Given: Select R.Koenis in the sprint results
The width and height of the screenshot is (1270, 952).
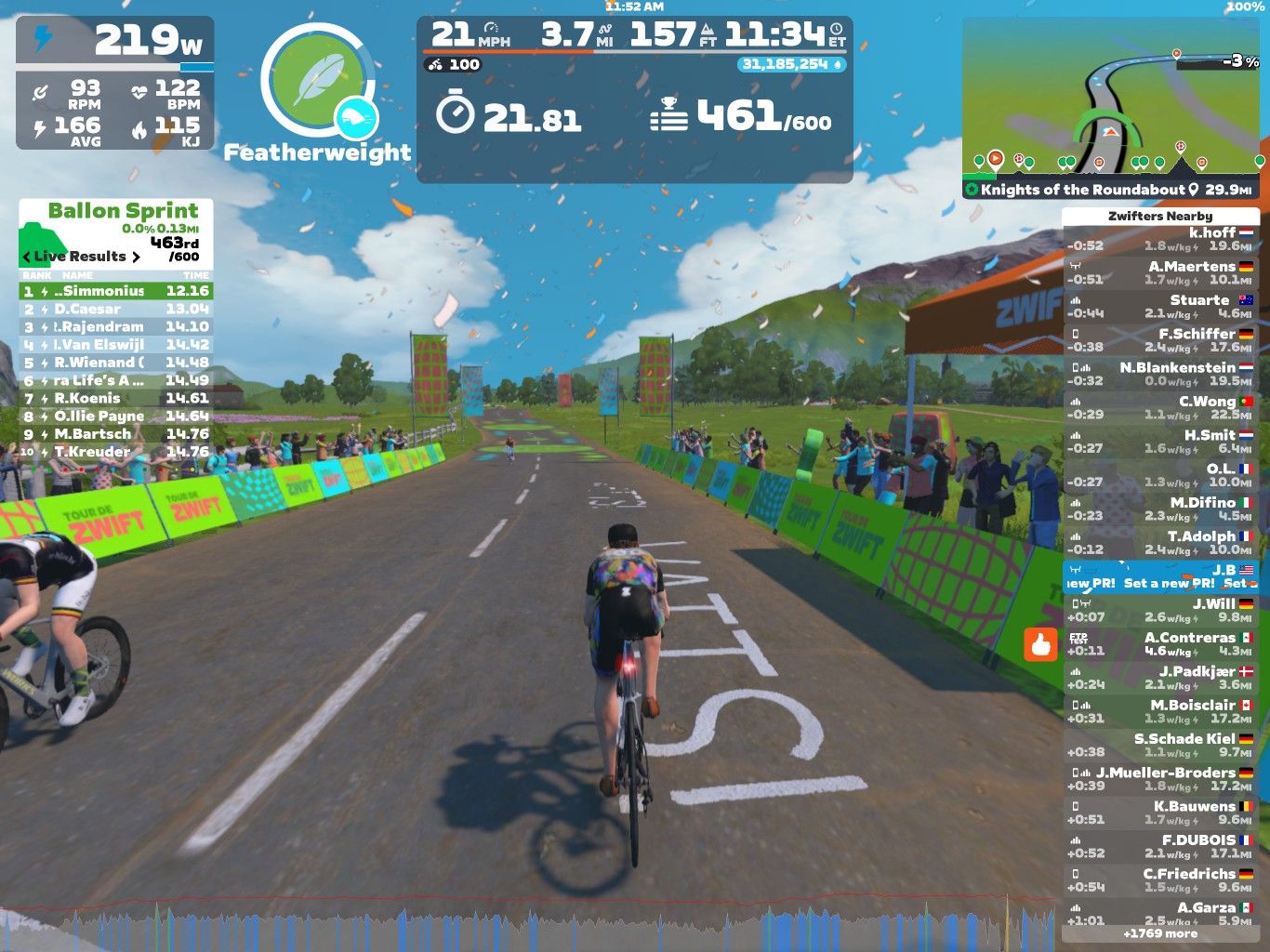Looking at the screenshot, I should 116,398.
